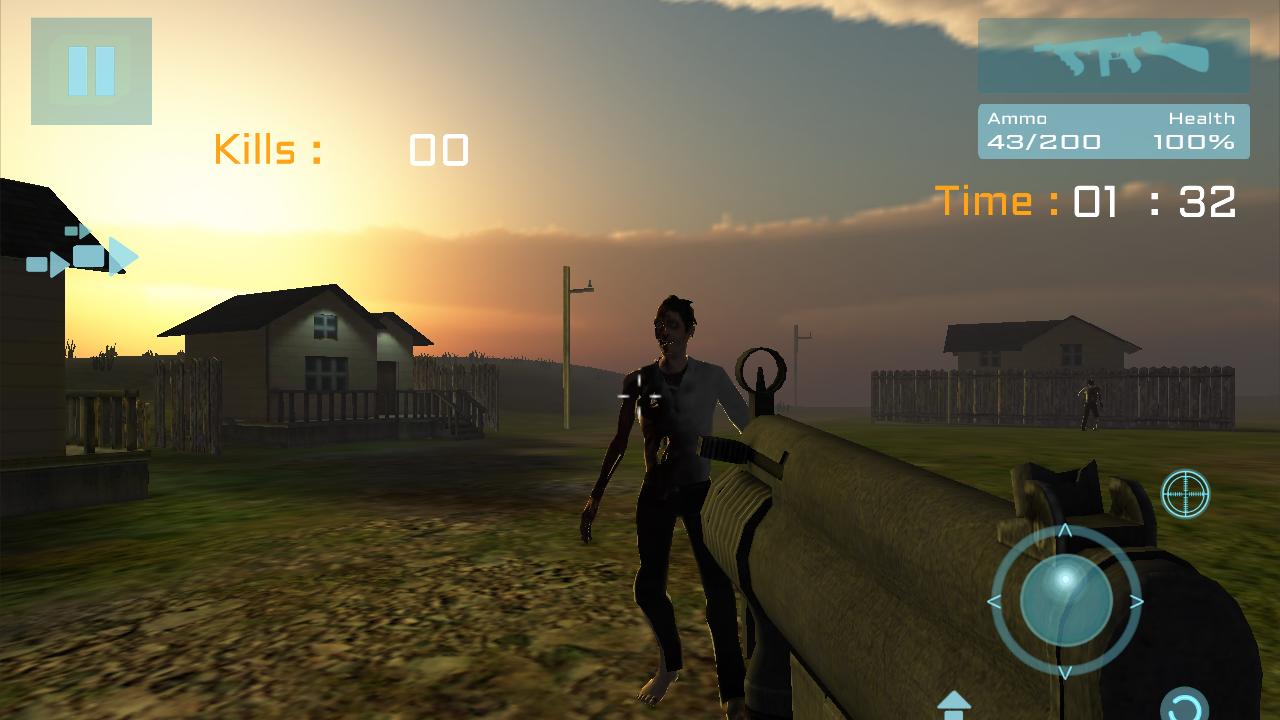1280x720 pixels.
Task: Tap the right chevron on the joystick pad
Action: point(1137,600)
